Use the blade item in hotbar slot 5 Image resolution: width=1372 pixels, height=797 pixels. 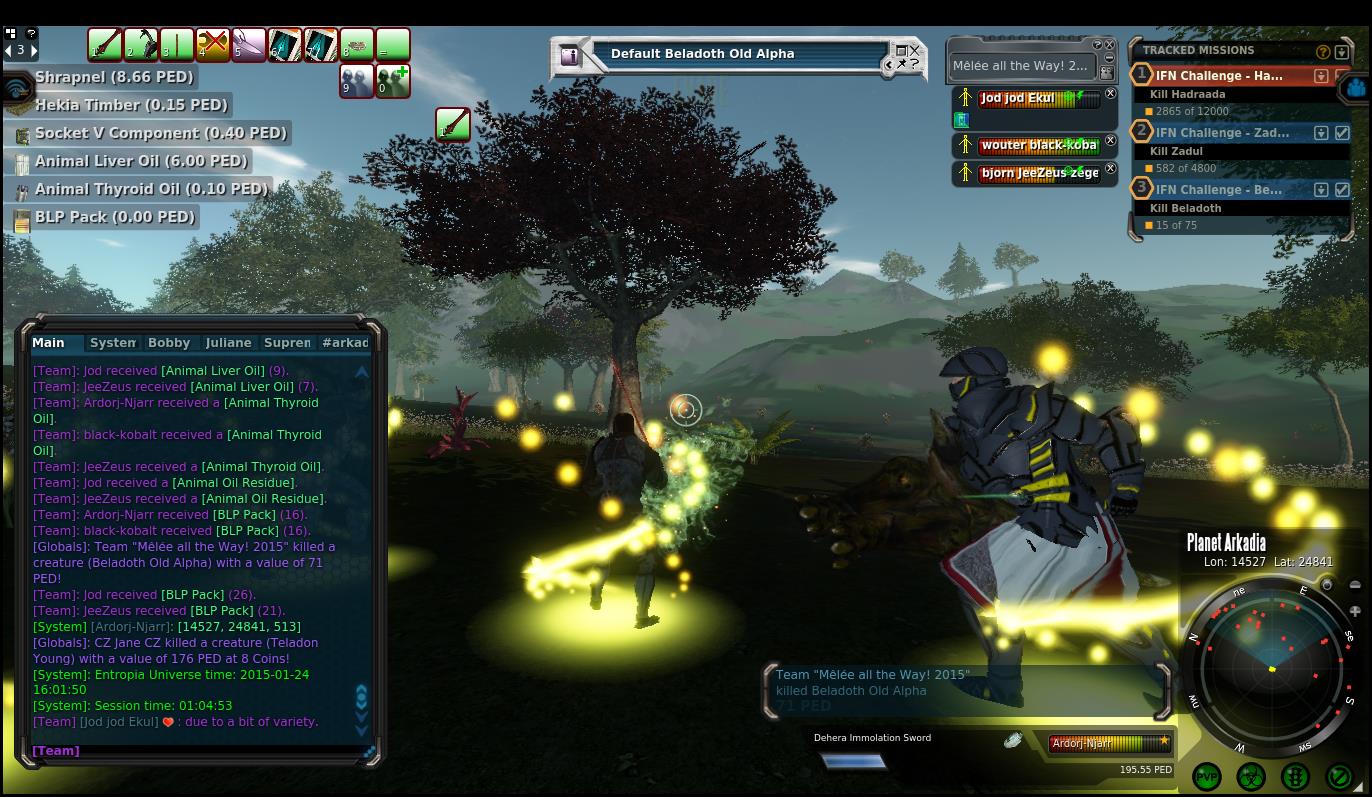tap(249, 45)
